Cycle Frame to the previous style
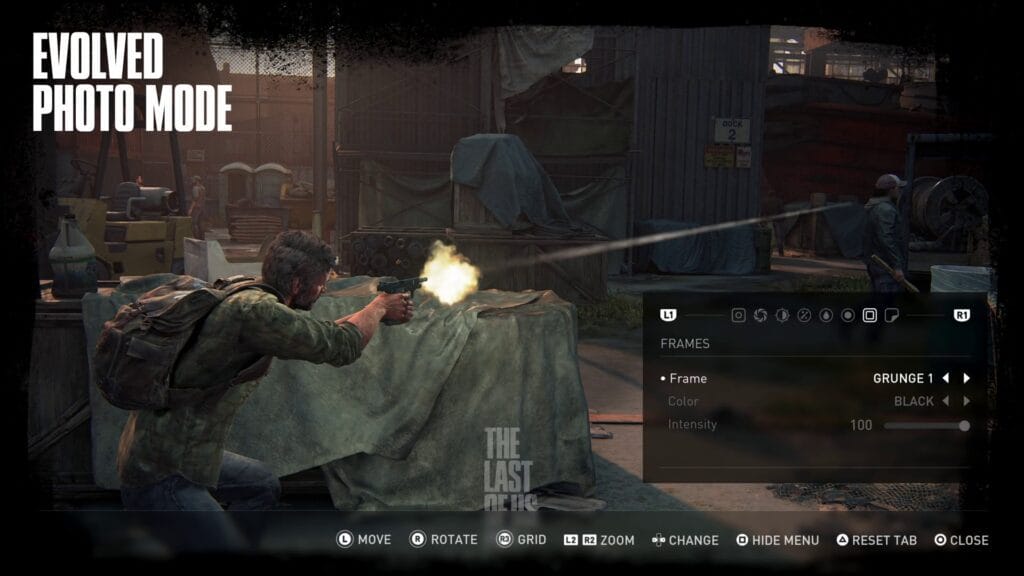This screenshot has height=576, width=1024. (x=945, y=379)
